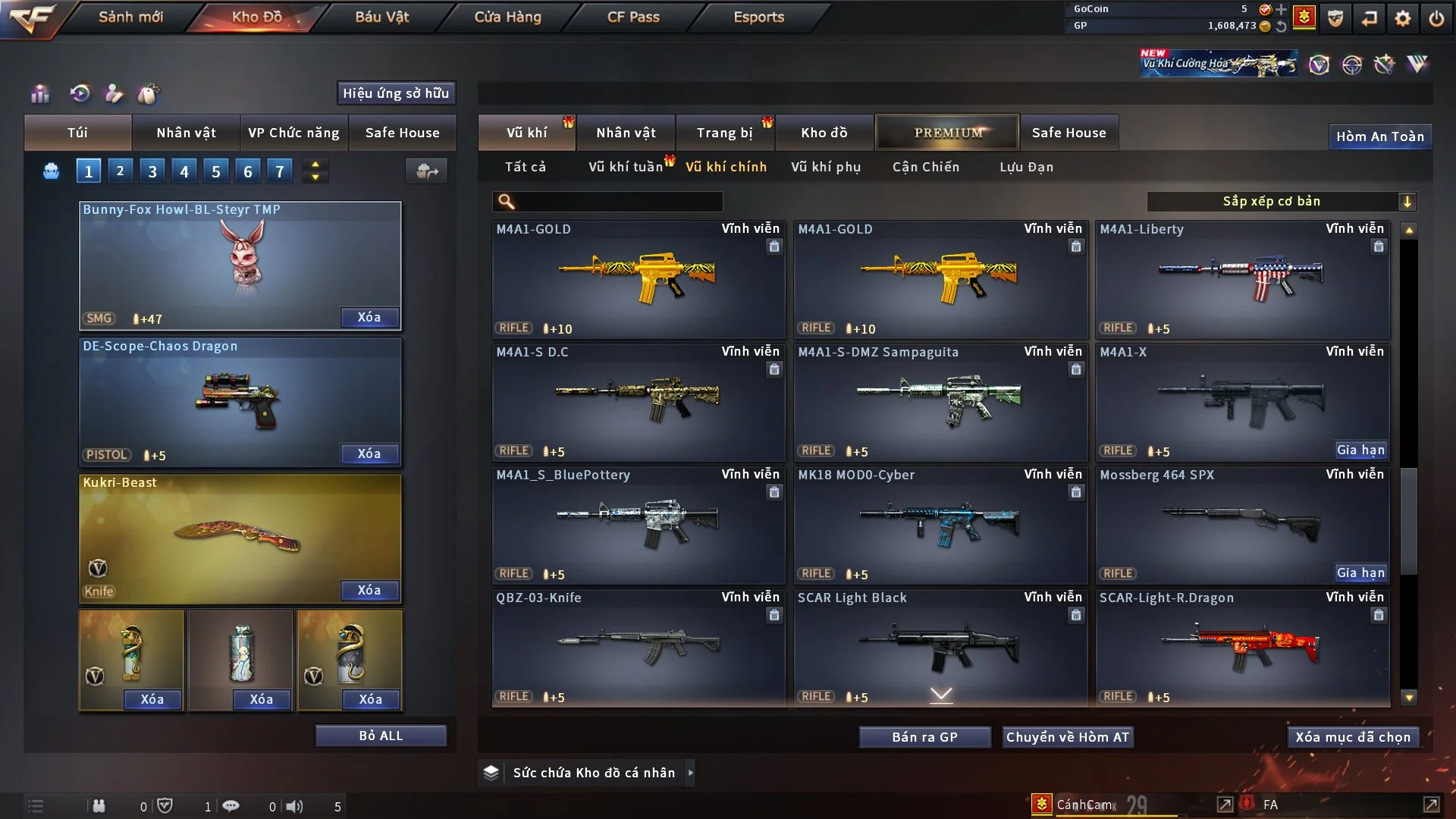Click Chuyển về Hòm AT

click(x=1068, y=737)
